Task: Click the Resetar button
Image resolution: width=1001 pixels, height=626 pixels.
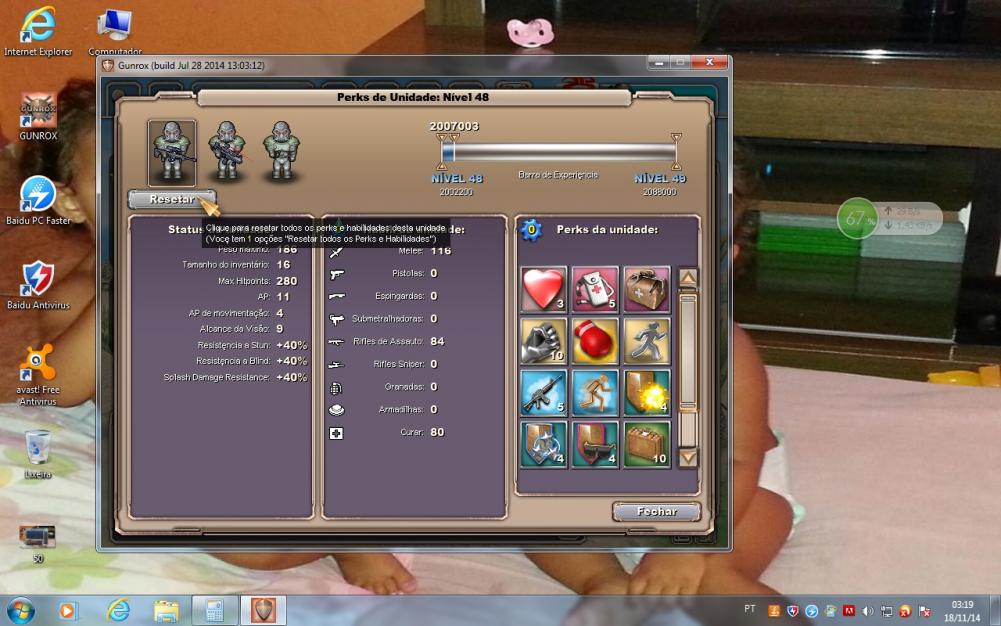Action: click(x=171, y=199)
